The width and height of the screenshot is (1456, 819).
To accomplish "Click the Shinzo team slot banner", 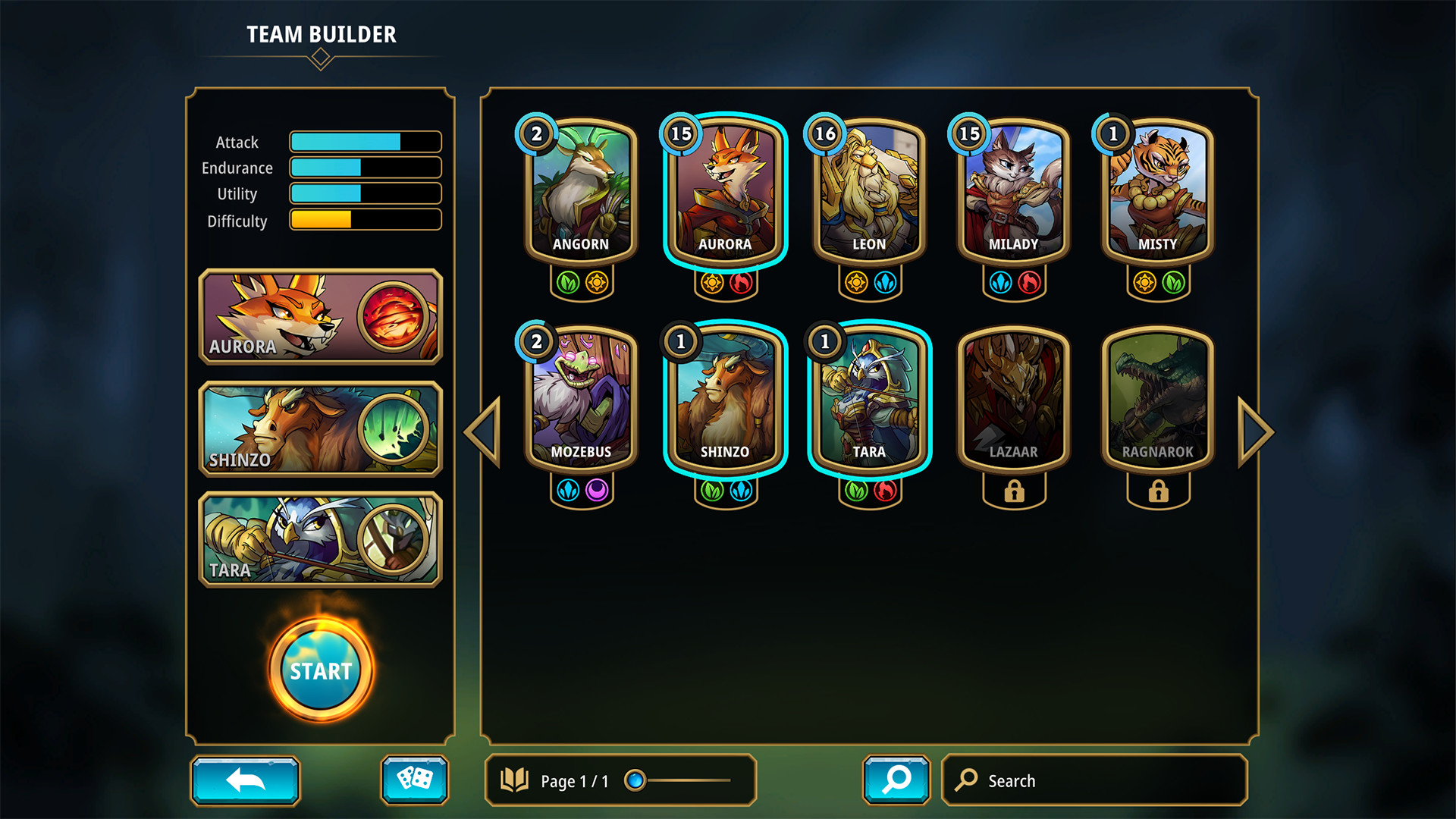I will 320,429.
